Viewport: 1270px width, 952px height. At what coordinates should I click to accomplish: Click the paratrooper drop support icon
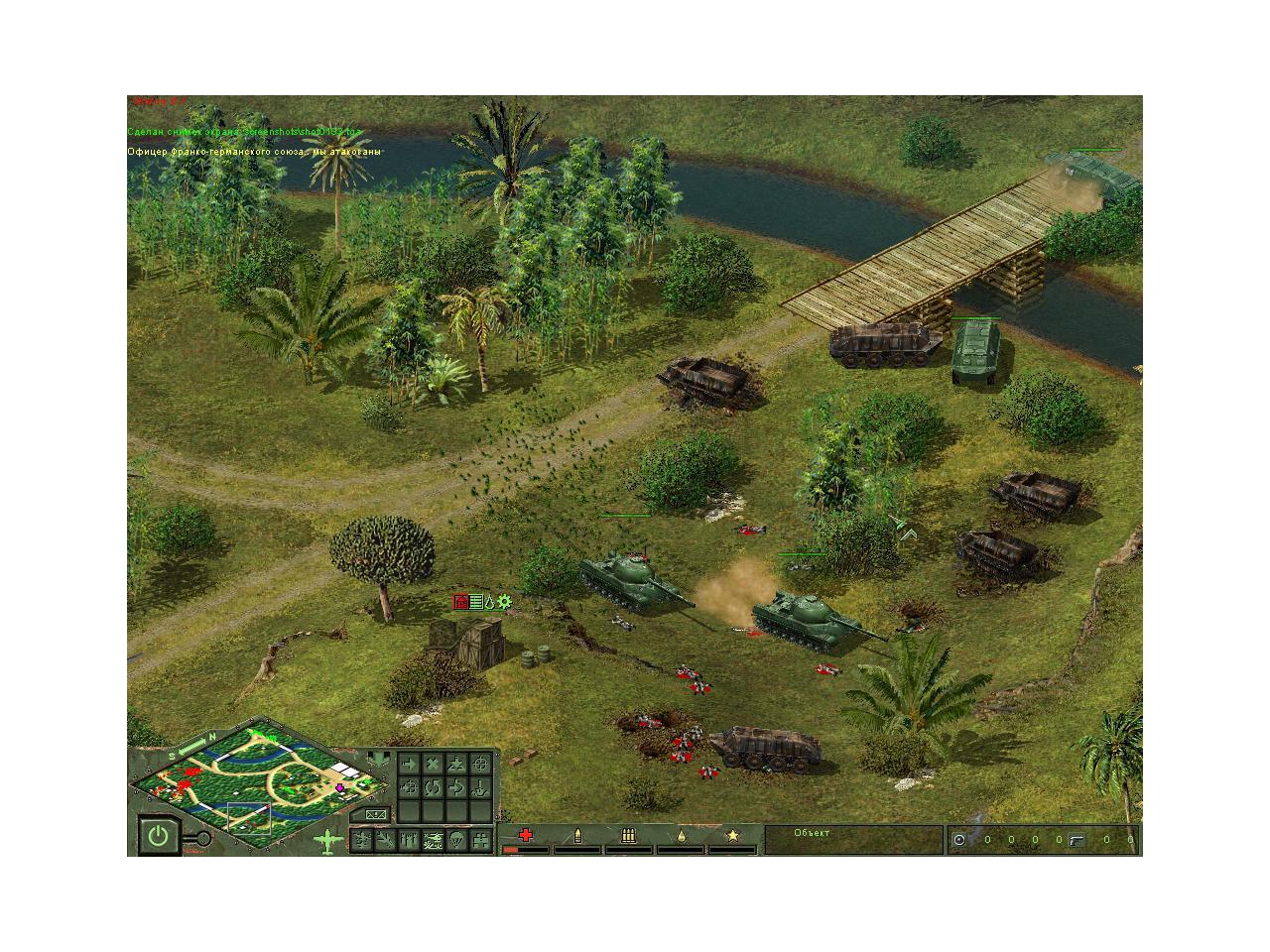pyautogui.click(x=456, y=841)
